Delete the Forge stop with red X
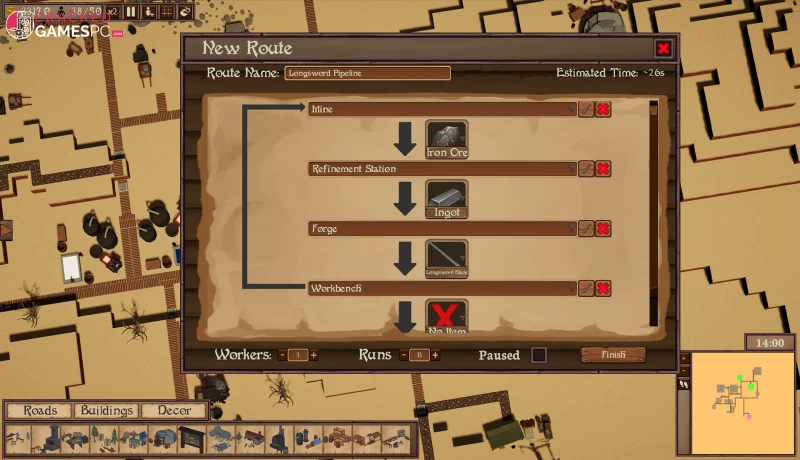 pyautogui.click(x=603, y=229)
